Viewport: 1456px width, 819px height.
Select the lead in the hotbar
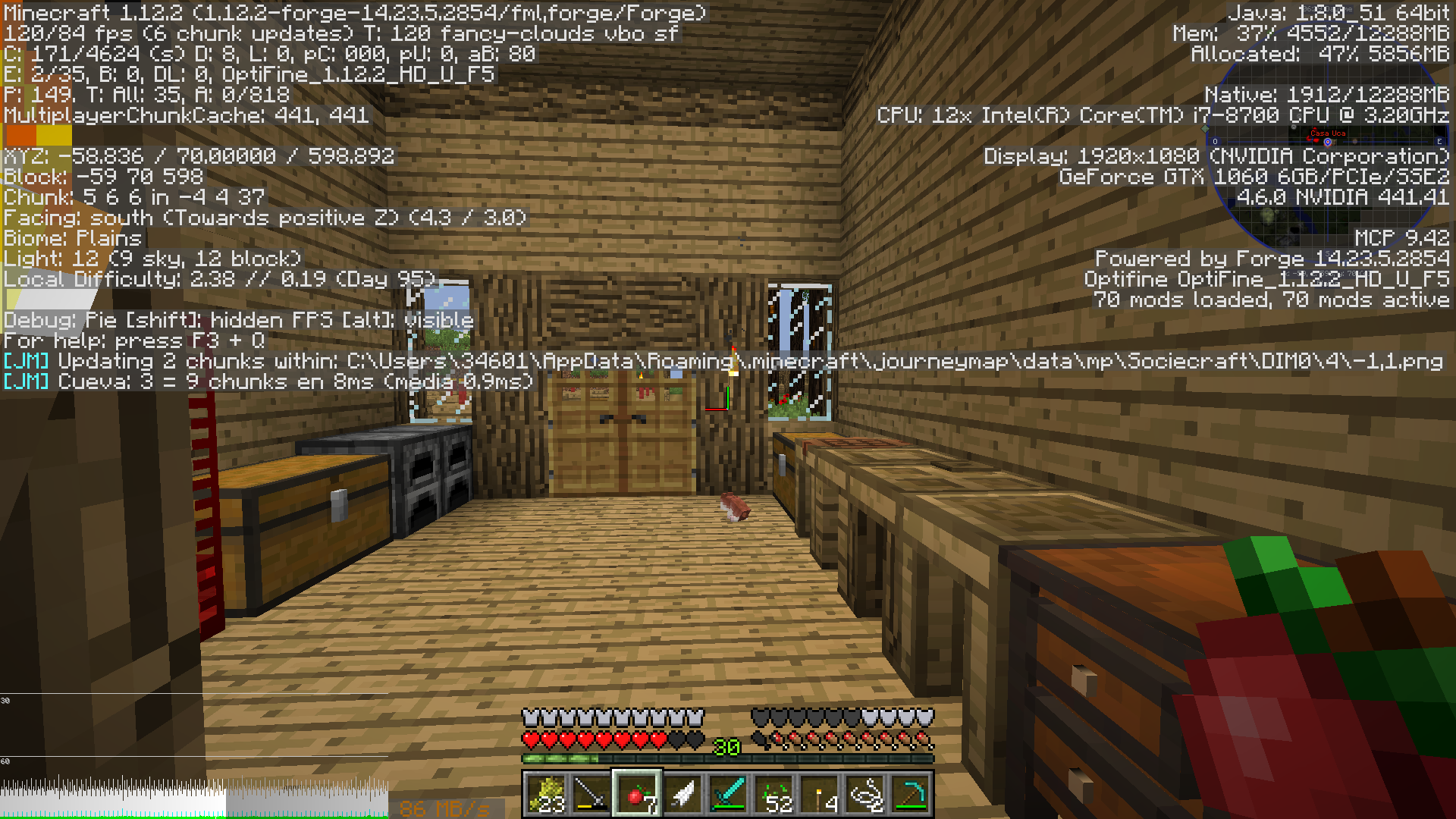tap(868, 792)
